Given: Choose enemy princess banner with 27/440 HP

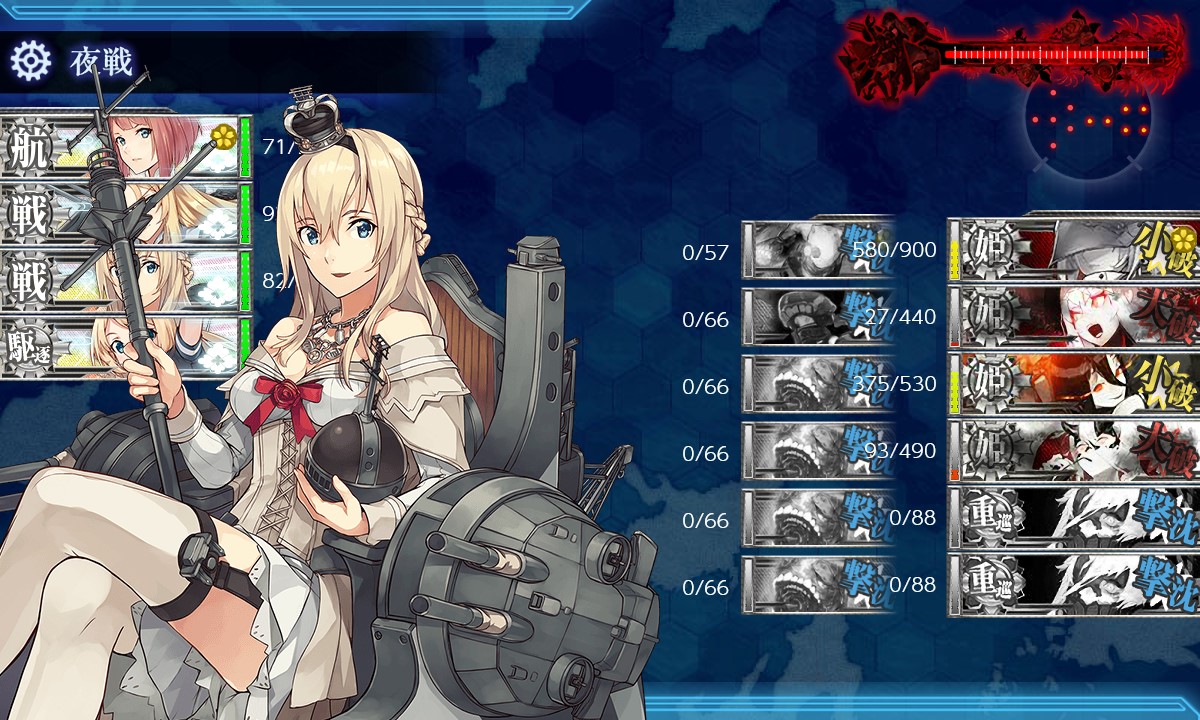Looking at the screenshot, I should tap(1073, 316).
